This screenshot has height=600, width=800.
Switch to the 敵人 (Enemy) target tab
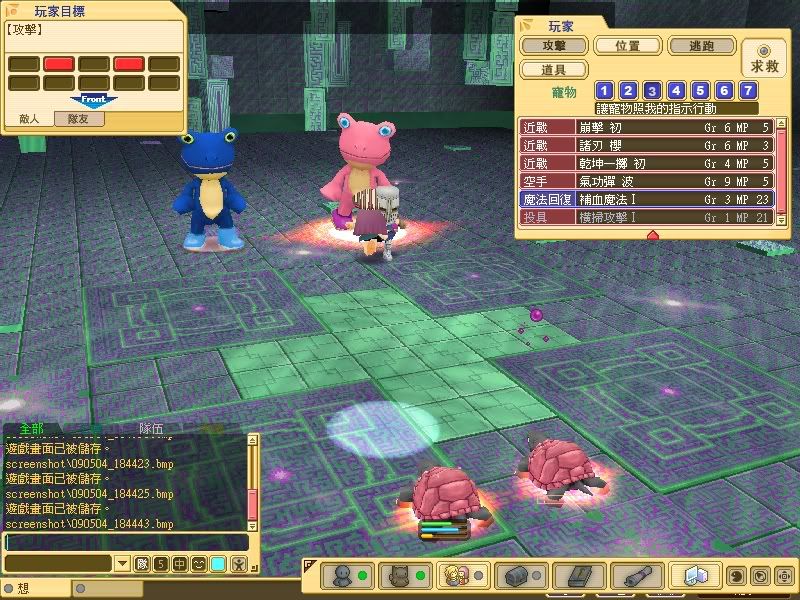coord(29,119)
